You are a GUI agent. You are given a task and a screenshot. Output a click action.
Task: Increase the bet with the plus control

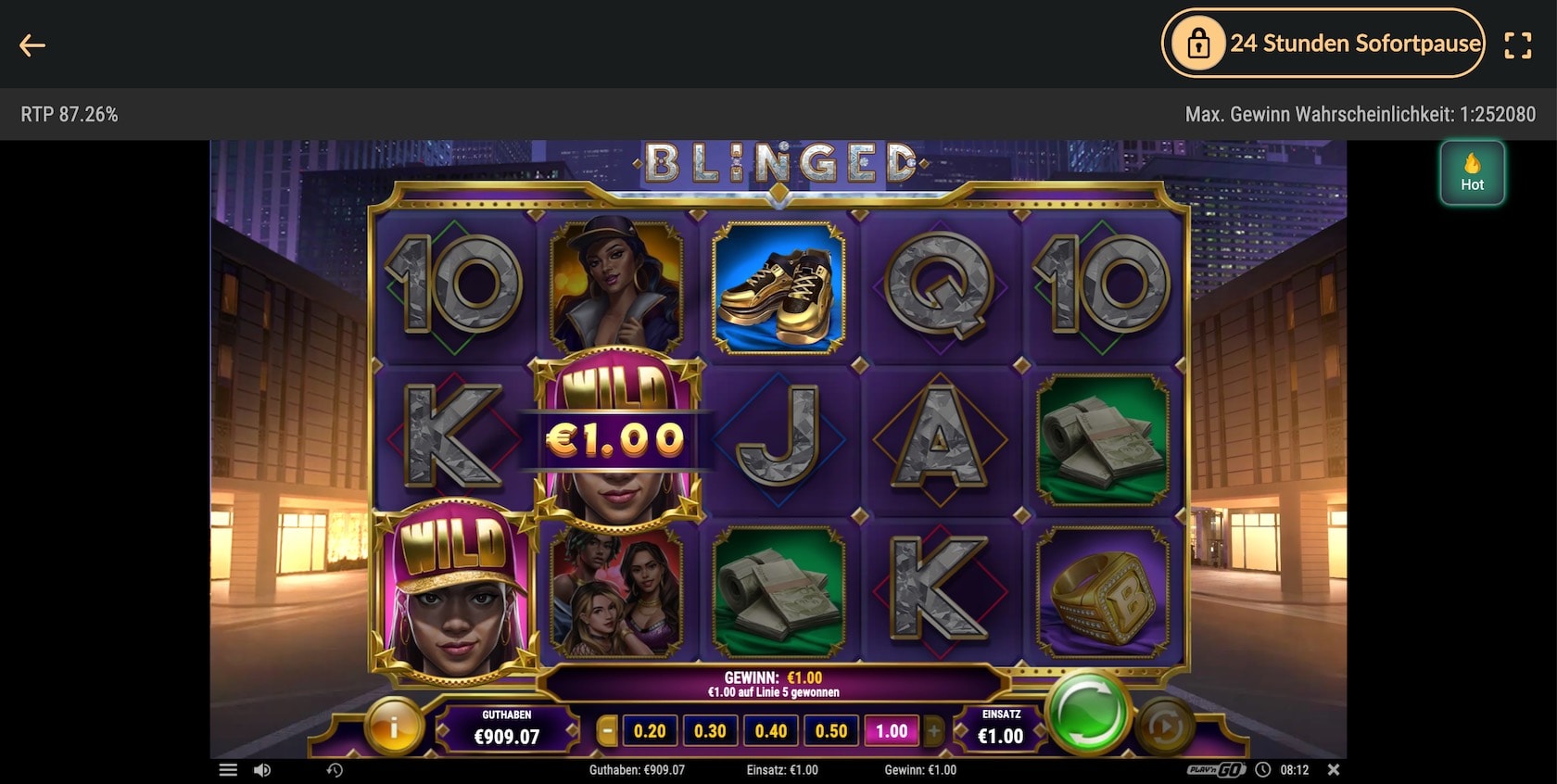click(935, 730)
